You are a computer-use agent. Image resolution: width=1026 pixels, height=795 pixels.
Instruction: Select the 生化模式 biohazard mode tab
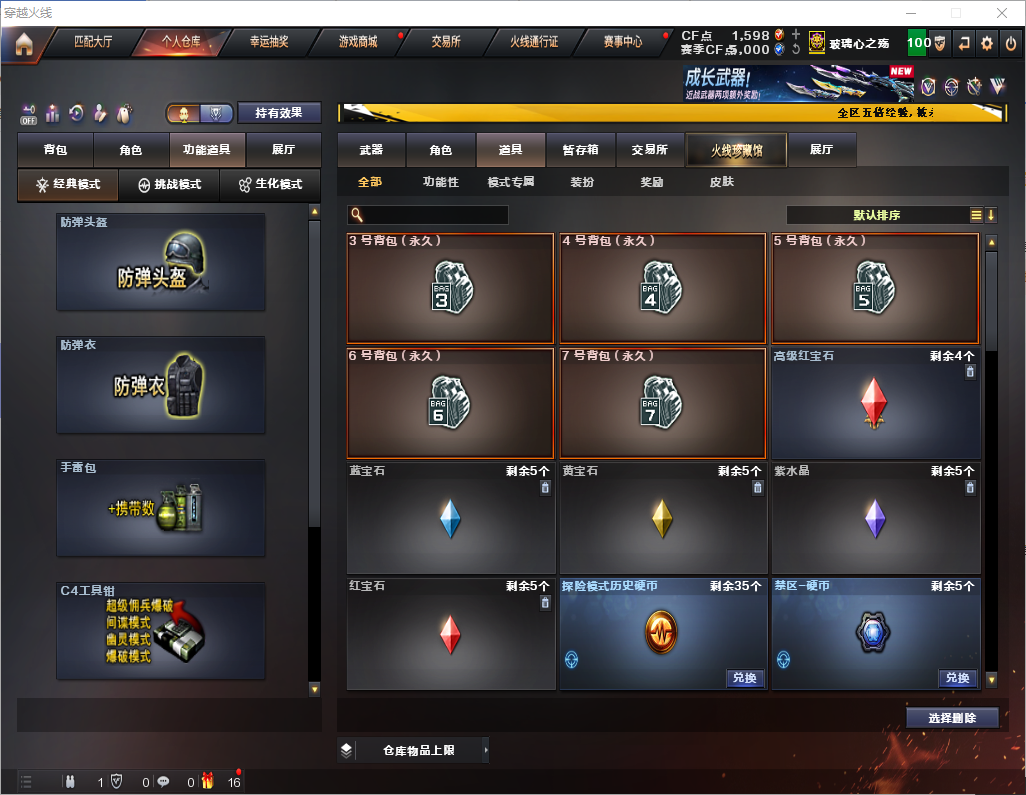click(270, 185)
